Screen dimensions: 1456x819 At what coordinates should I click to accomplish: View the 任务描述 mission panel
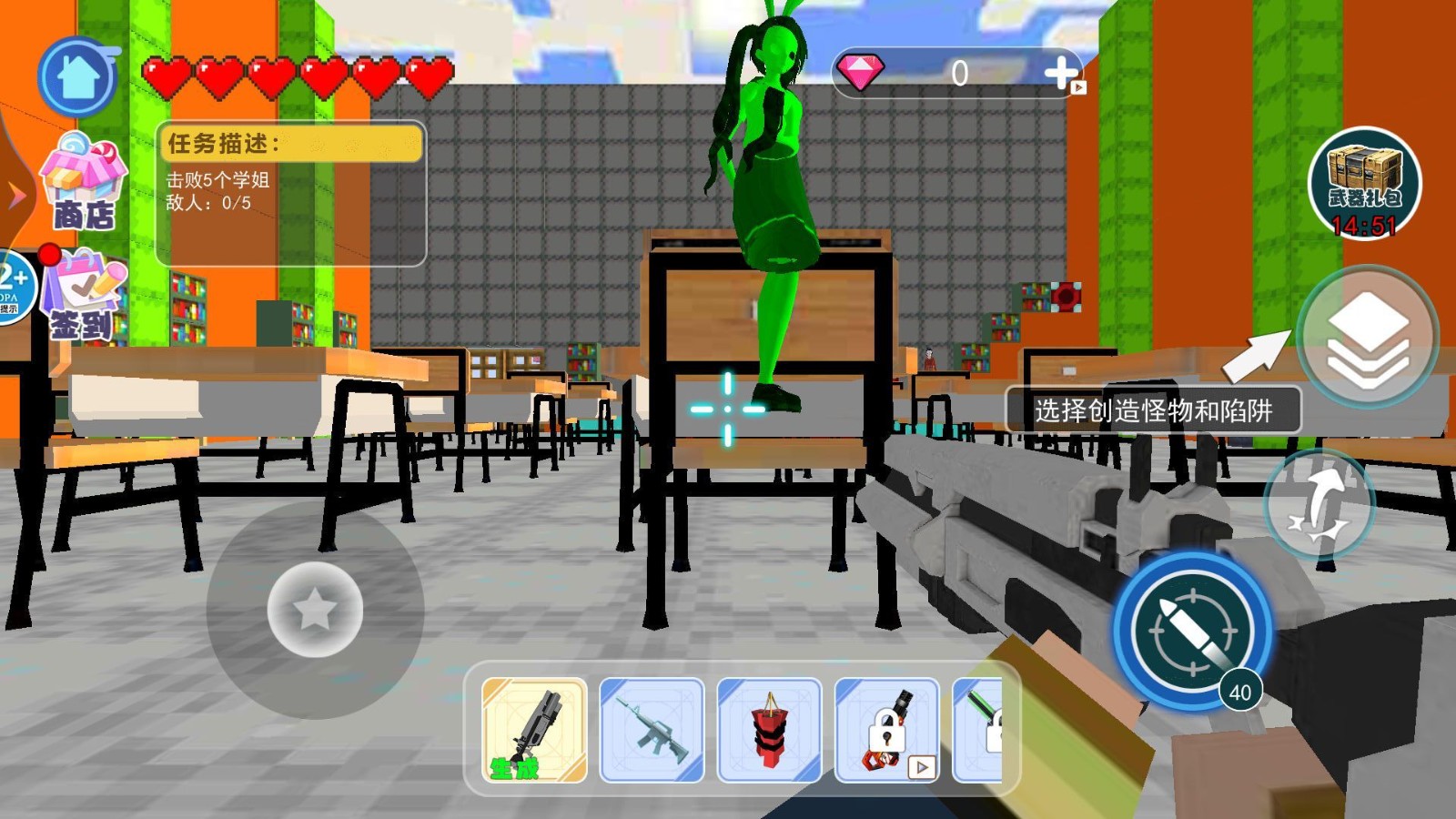[291, 193]
